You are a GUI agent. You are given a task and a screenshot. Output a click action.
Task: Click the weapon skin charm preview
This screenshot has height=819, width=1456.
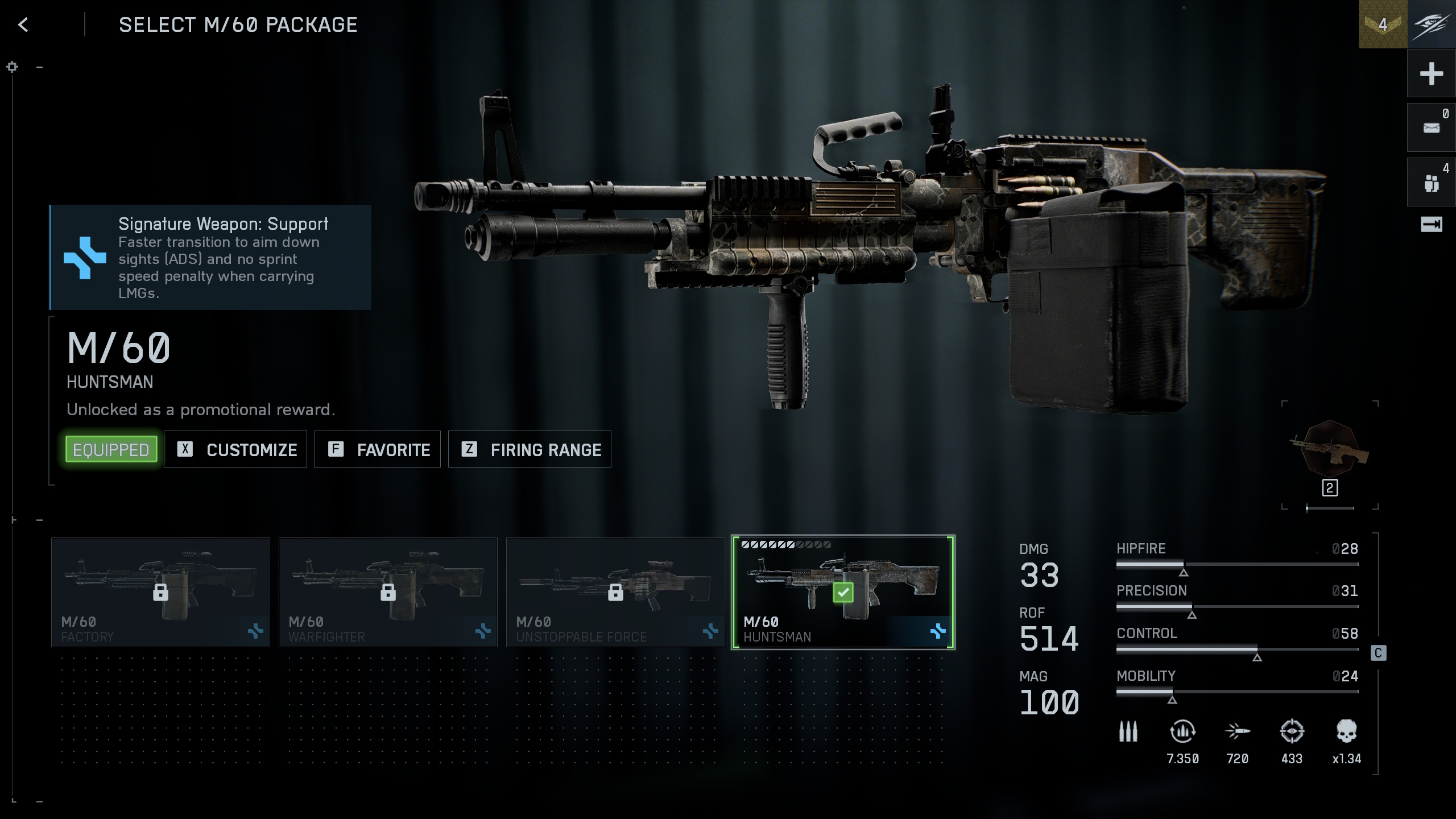[1330, 449]
